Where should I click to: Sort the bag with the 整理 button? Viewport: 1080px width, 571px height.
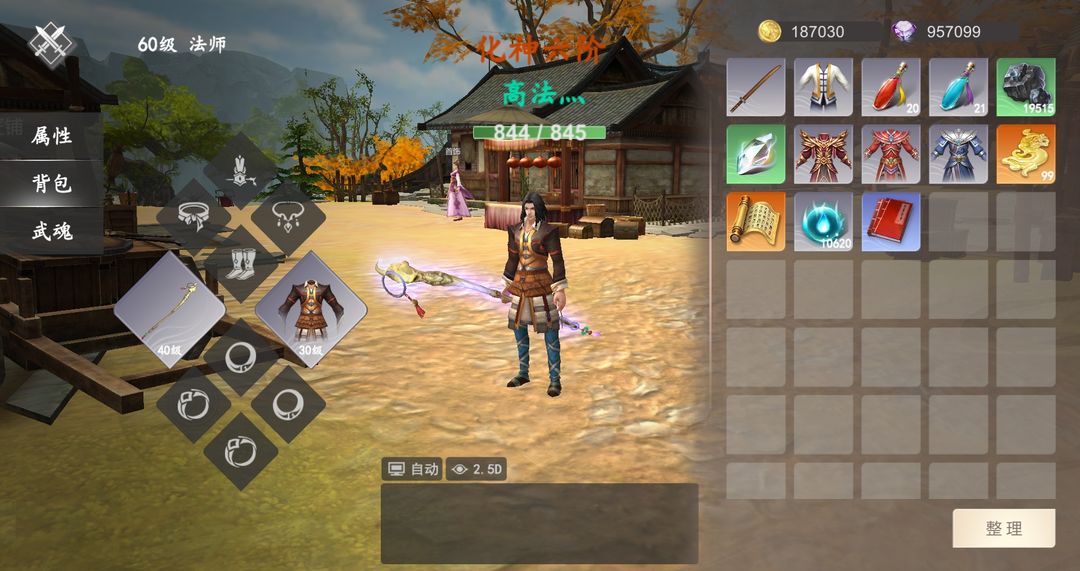[1003, 528]
